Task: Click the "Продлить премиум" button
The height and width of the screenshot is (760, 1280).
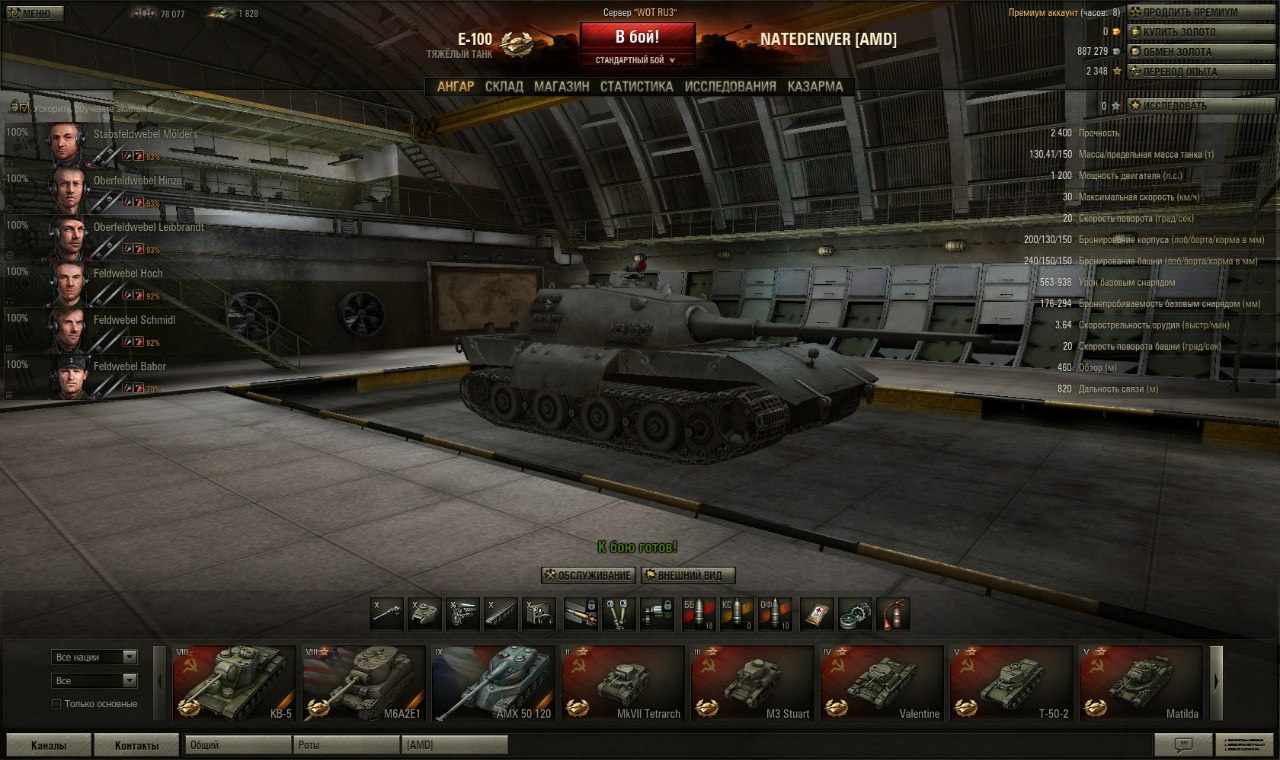Action: [1188, 13]
